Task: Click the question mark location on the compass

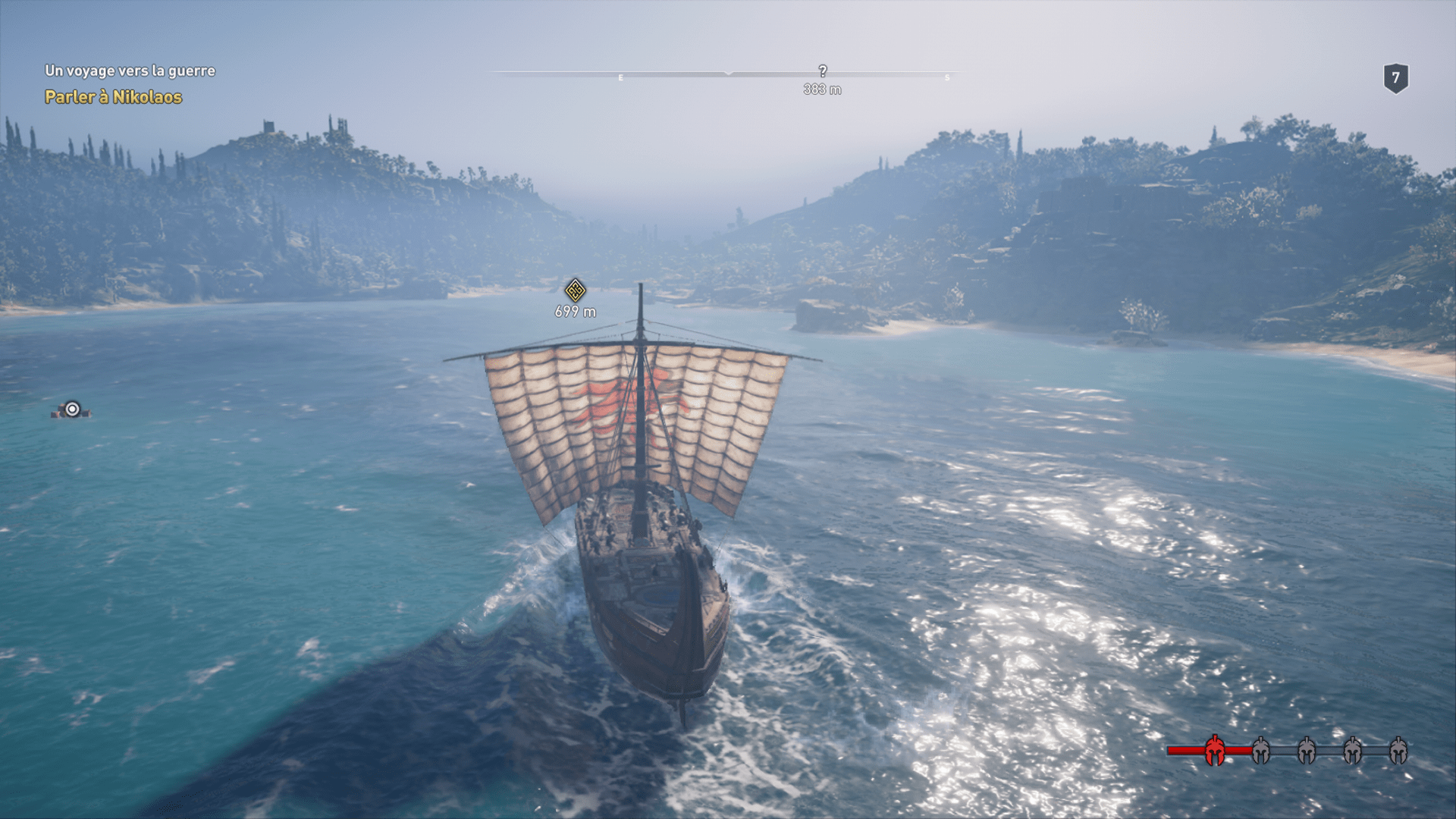Action: tap(823, 71)
